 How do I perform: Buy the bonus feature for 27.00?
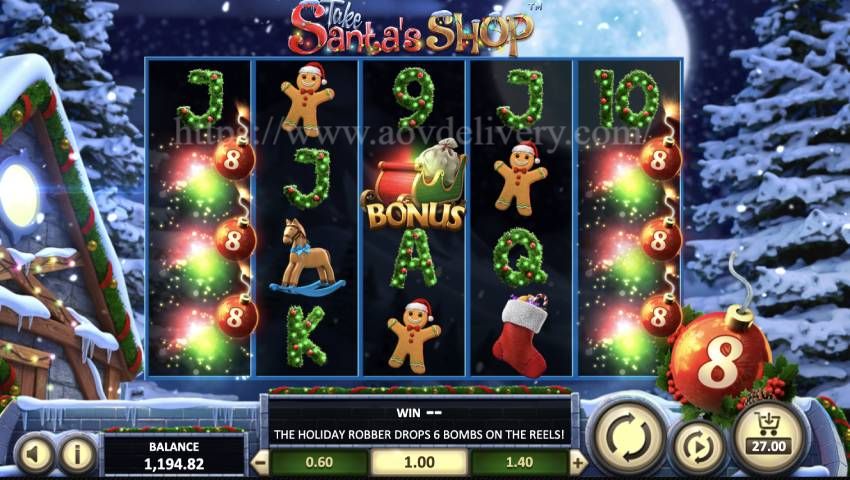(x=769, y=436)
